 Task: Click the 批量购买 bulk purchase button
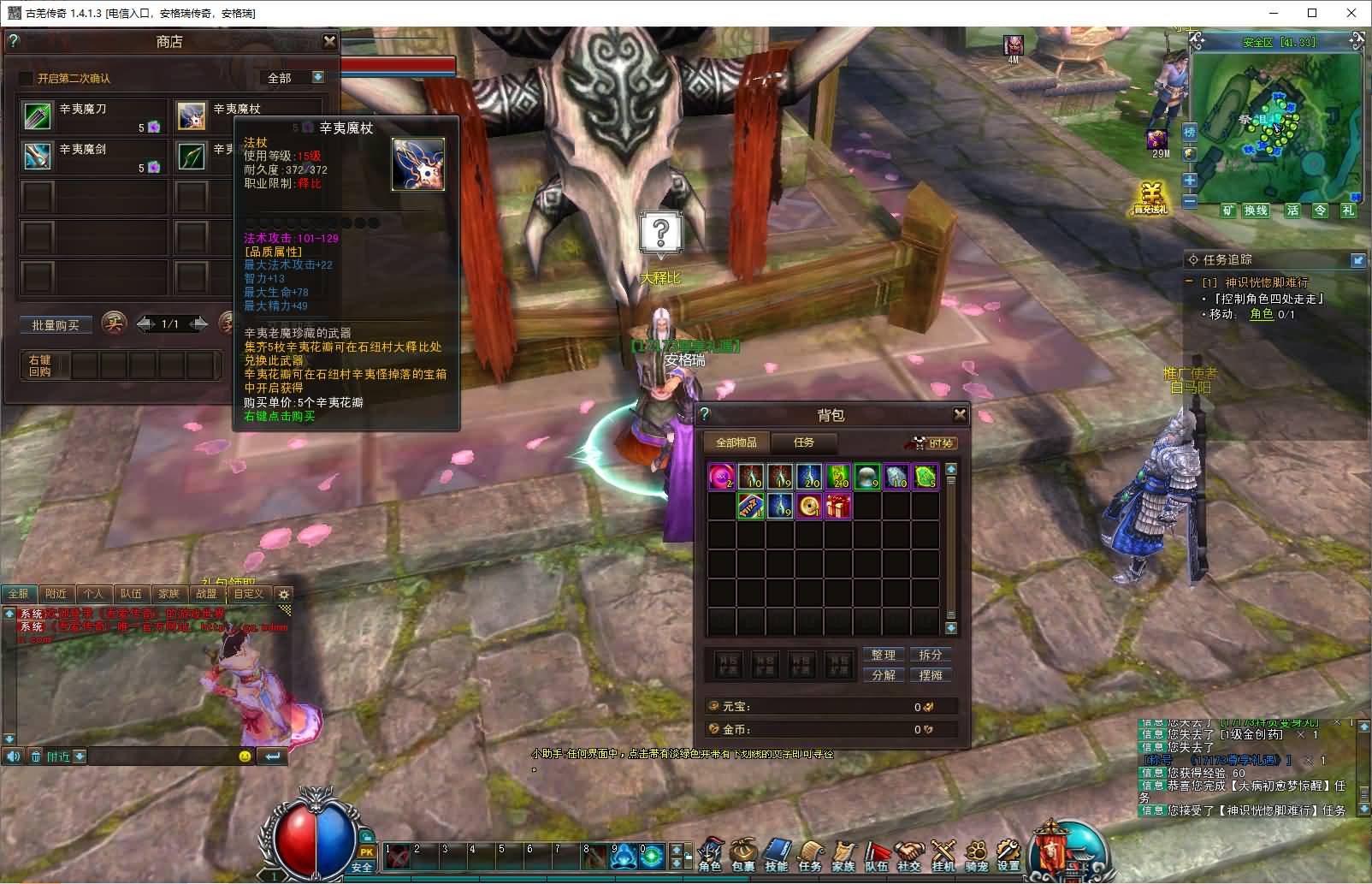[x=56, y=324]
